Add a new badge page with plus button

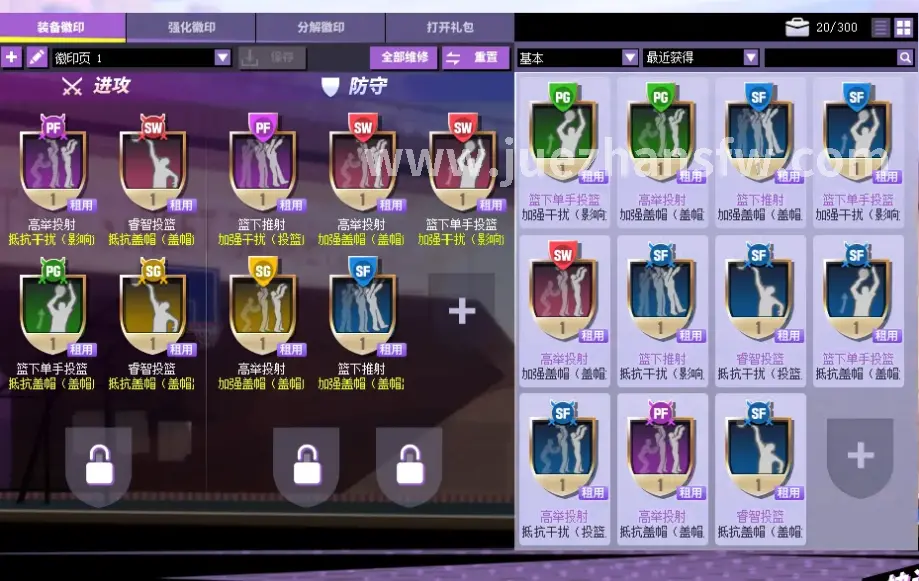point(12,58)
